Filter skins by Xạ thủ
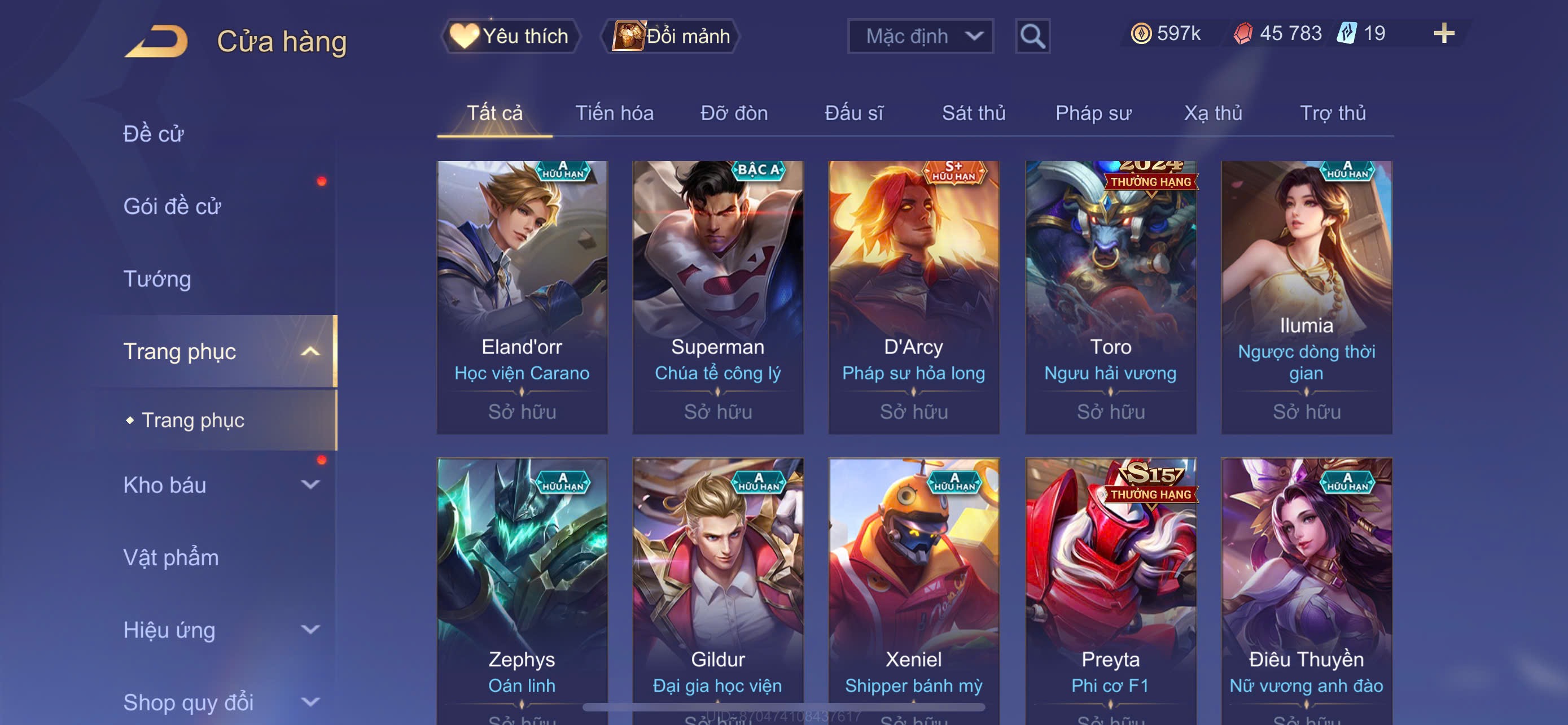Image resolution: width=1568 pixels, height=725 pixels. tap(1212, 113)
